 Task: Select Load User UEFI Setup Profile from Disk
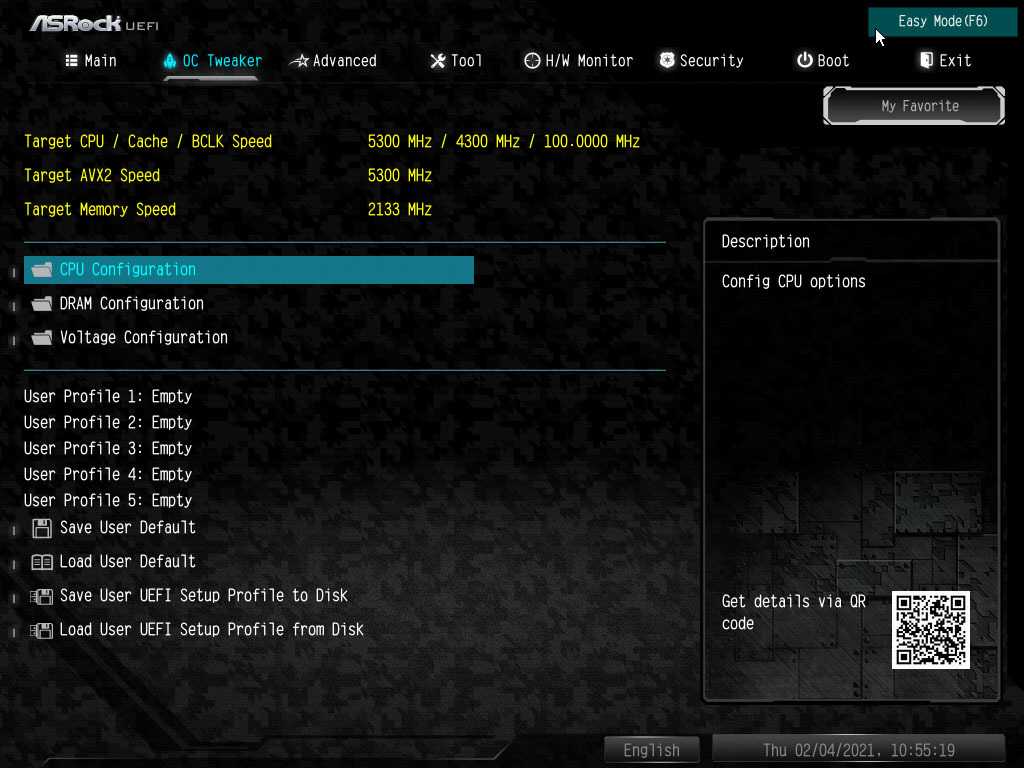(211, 630)
